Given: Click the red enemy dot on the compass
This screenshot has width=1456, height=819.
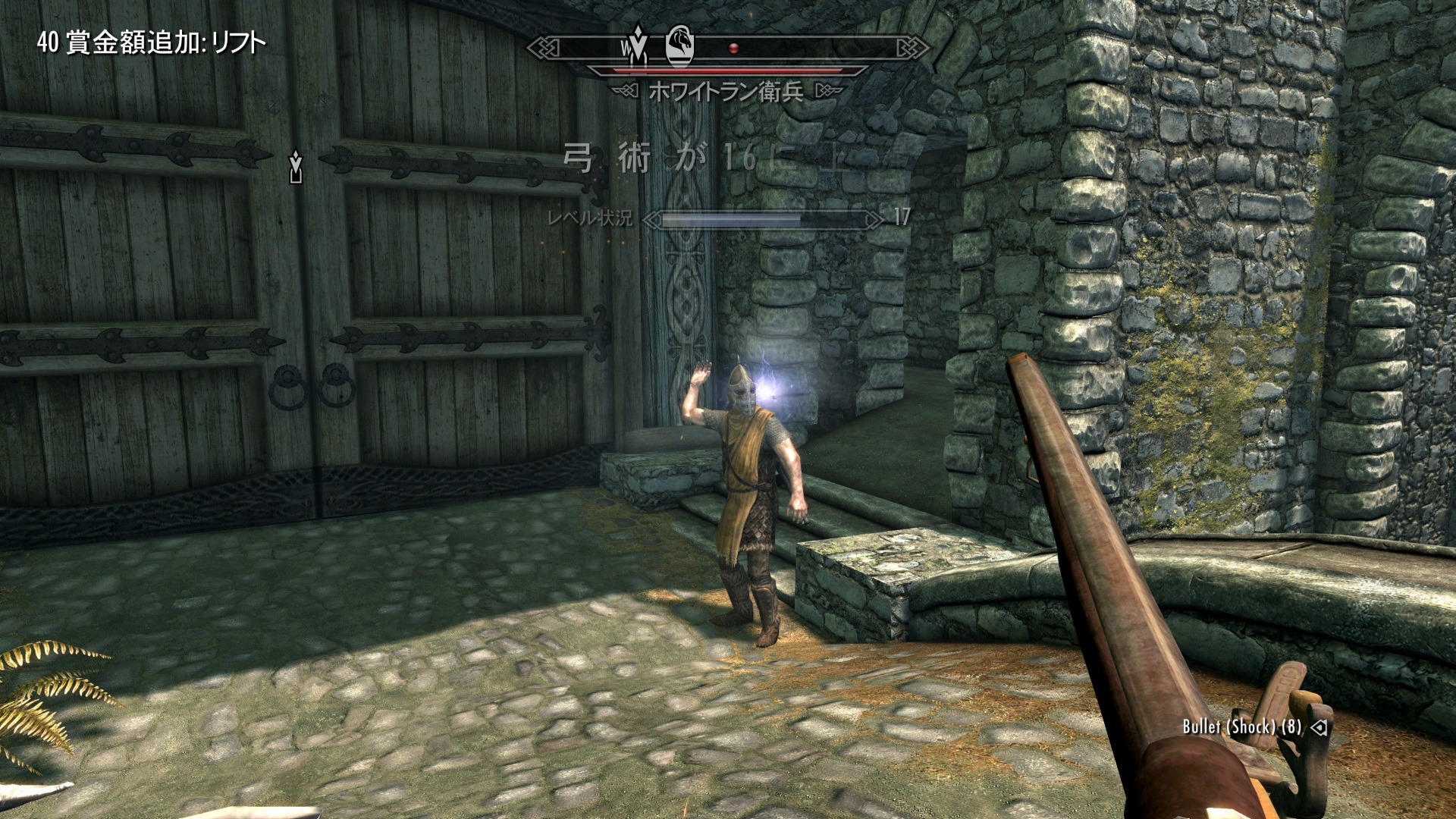Looking at the screenshot, I should point(733,49).
